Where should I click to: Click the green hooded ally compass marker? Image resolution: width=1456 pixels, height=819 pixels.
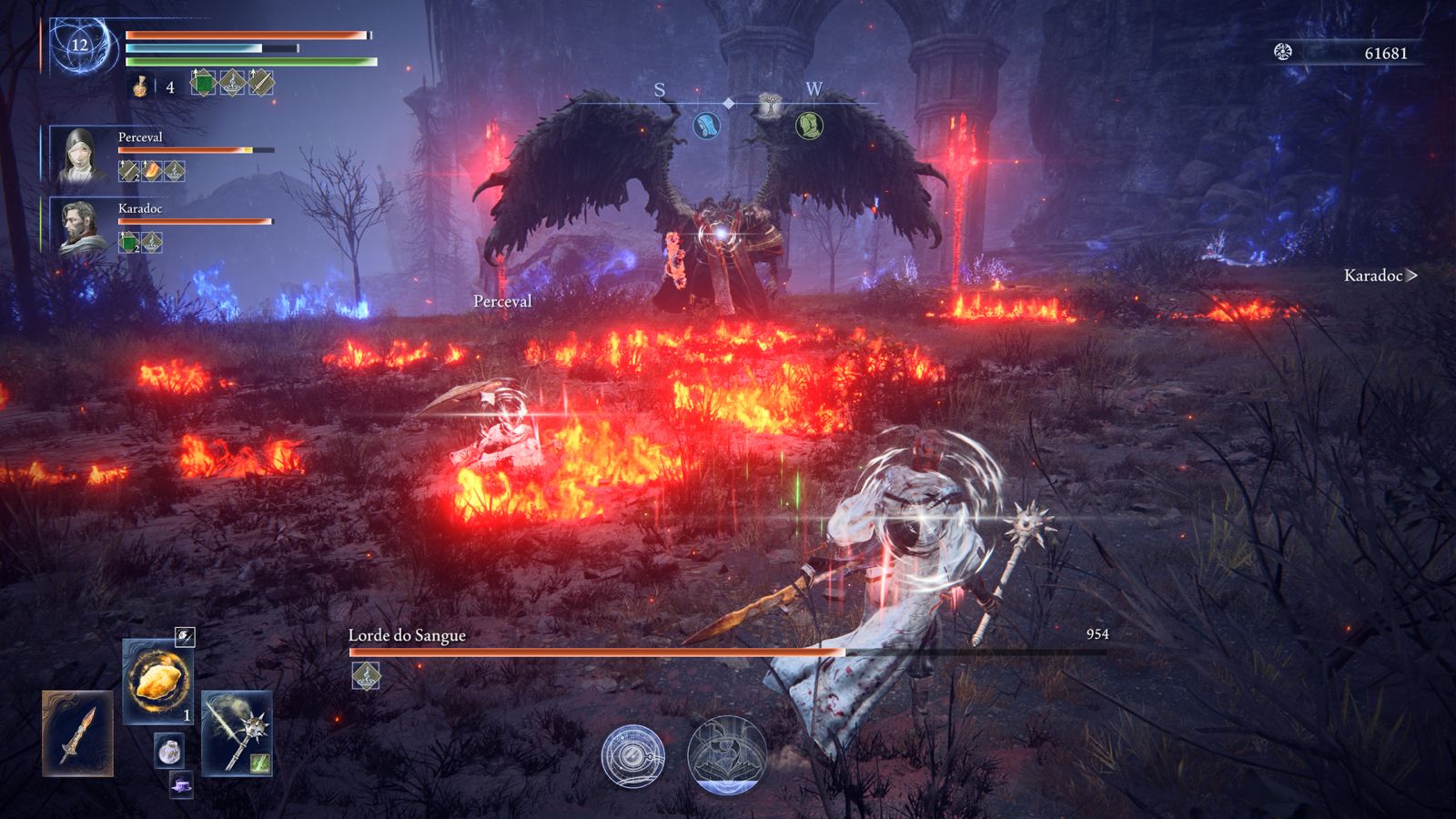click(x=809, y=126)
